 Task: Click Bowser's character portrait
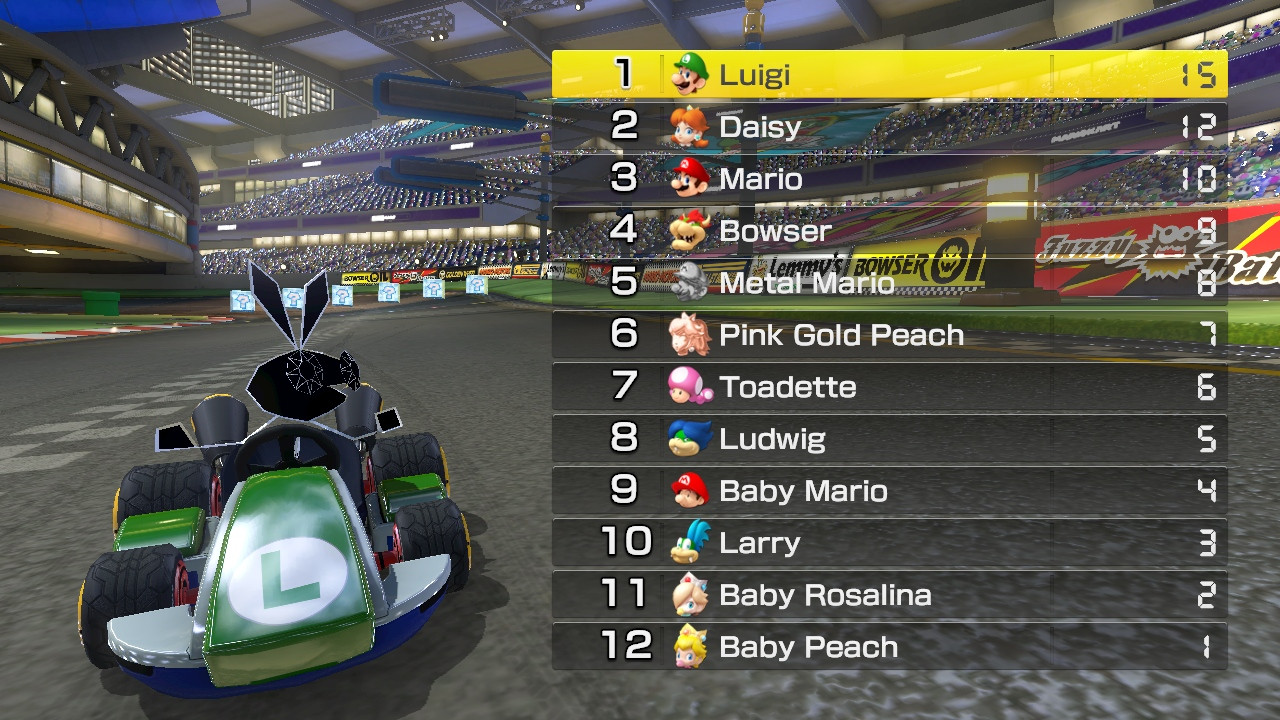click(688, 230)
